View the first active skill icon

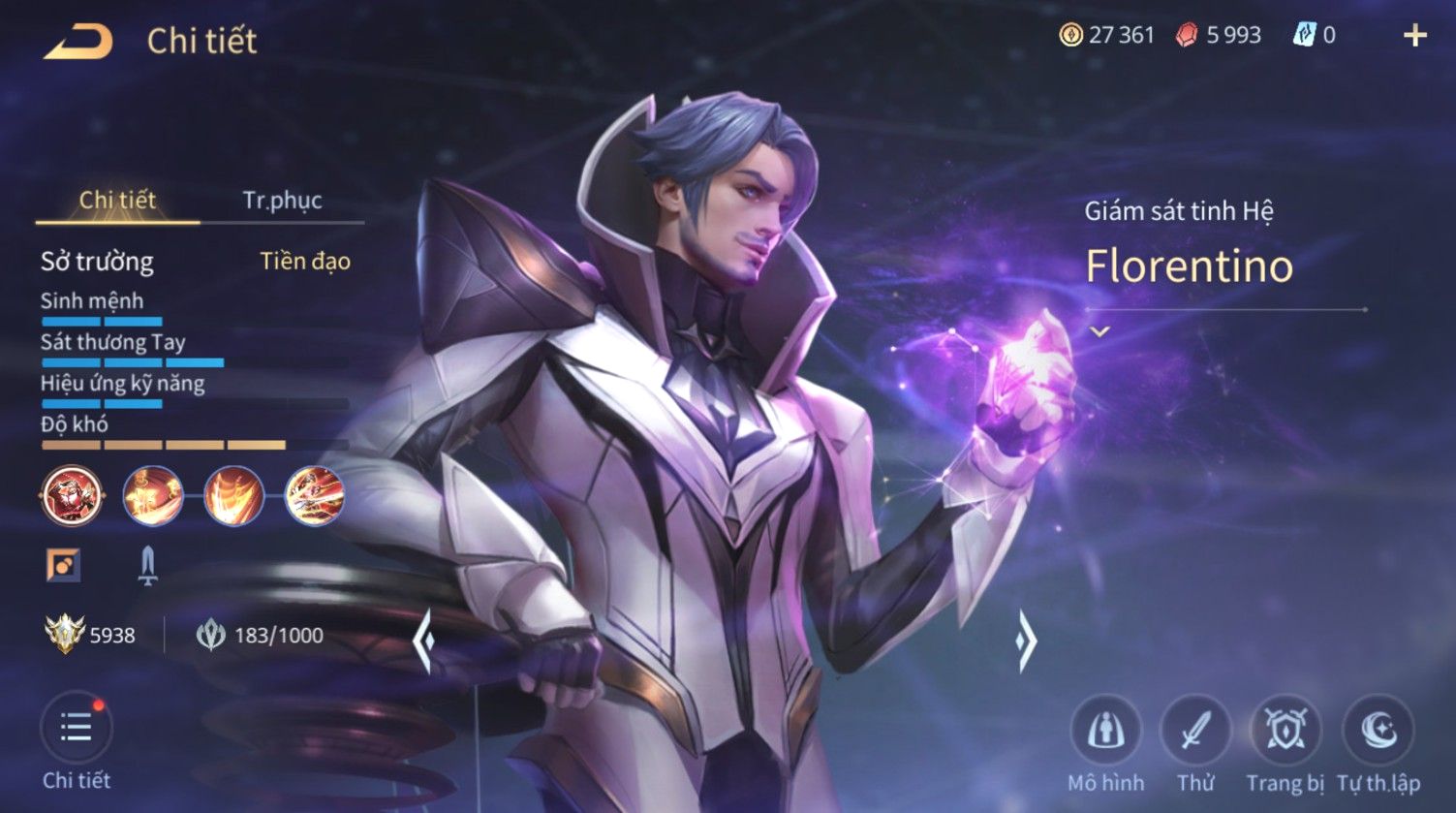tap(153, 495)
